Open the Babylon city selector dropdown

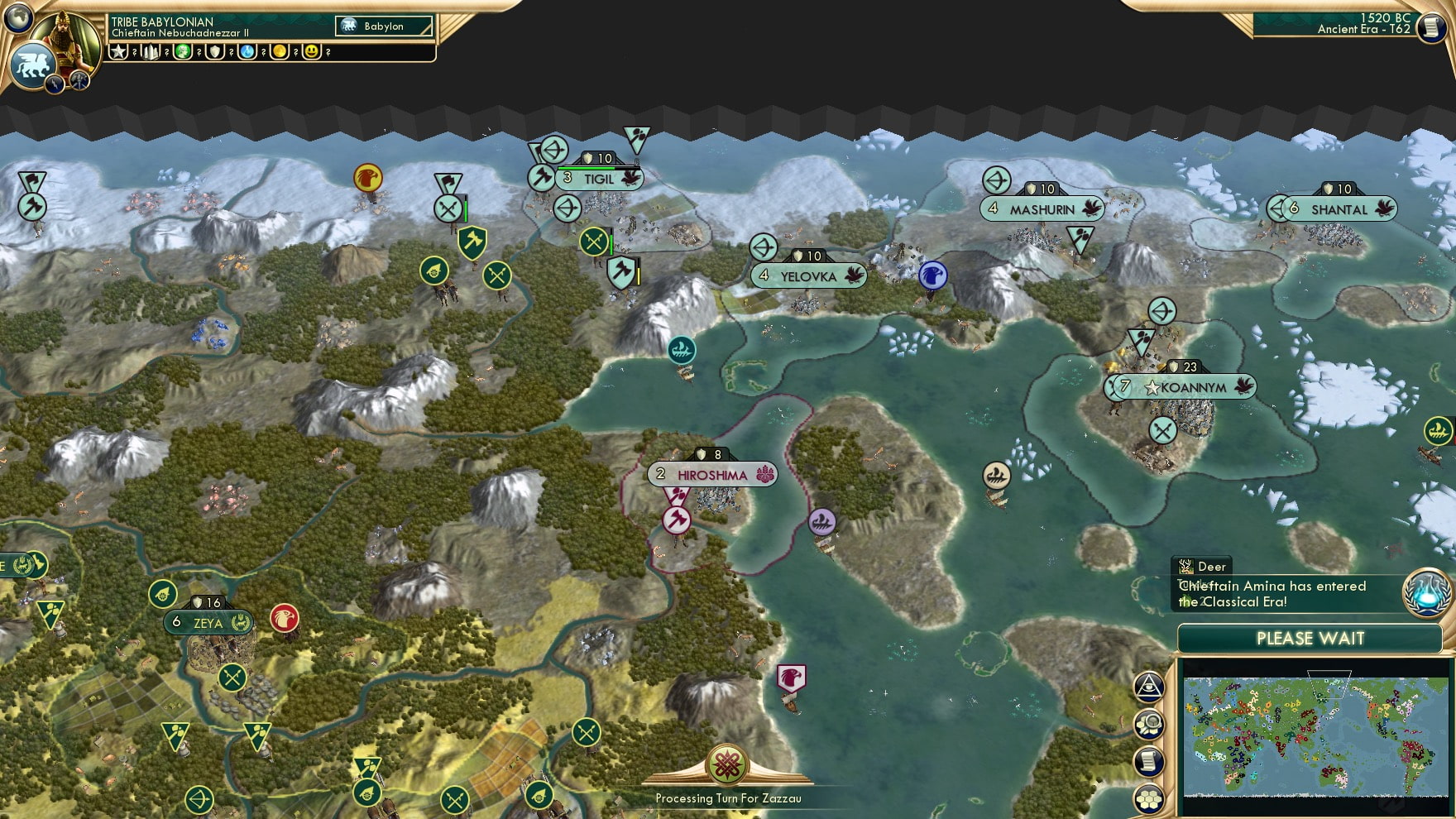[382, 26]
